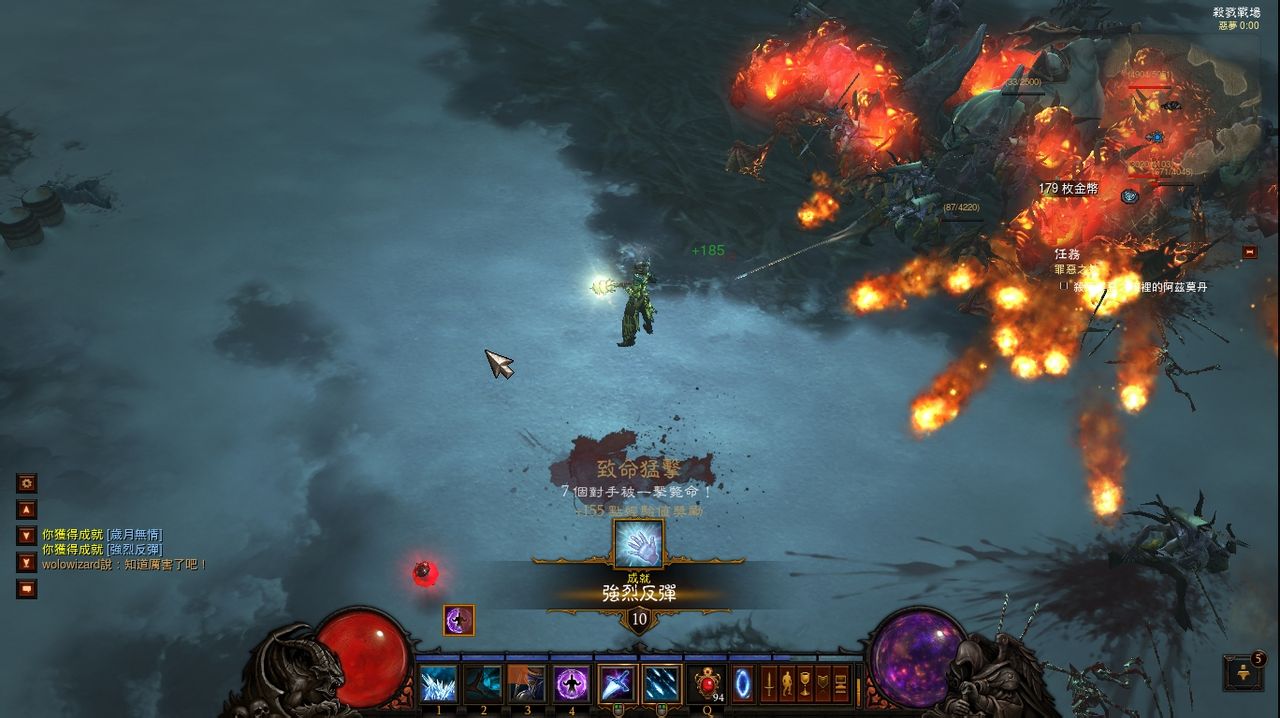
Task: Use the dark teal skill in slot 2
Action: 483,684
